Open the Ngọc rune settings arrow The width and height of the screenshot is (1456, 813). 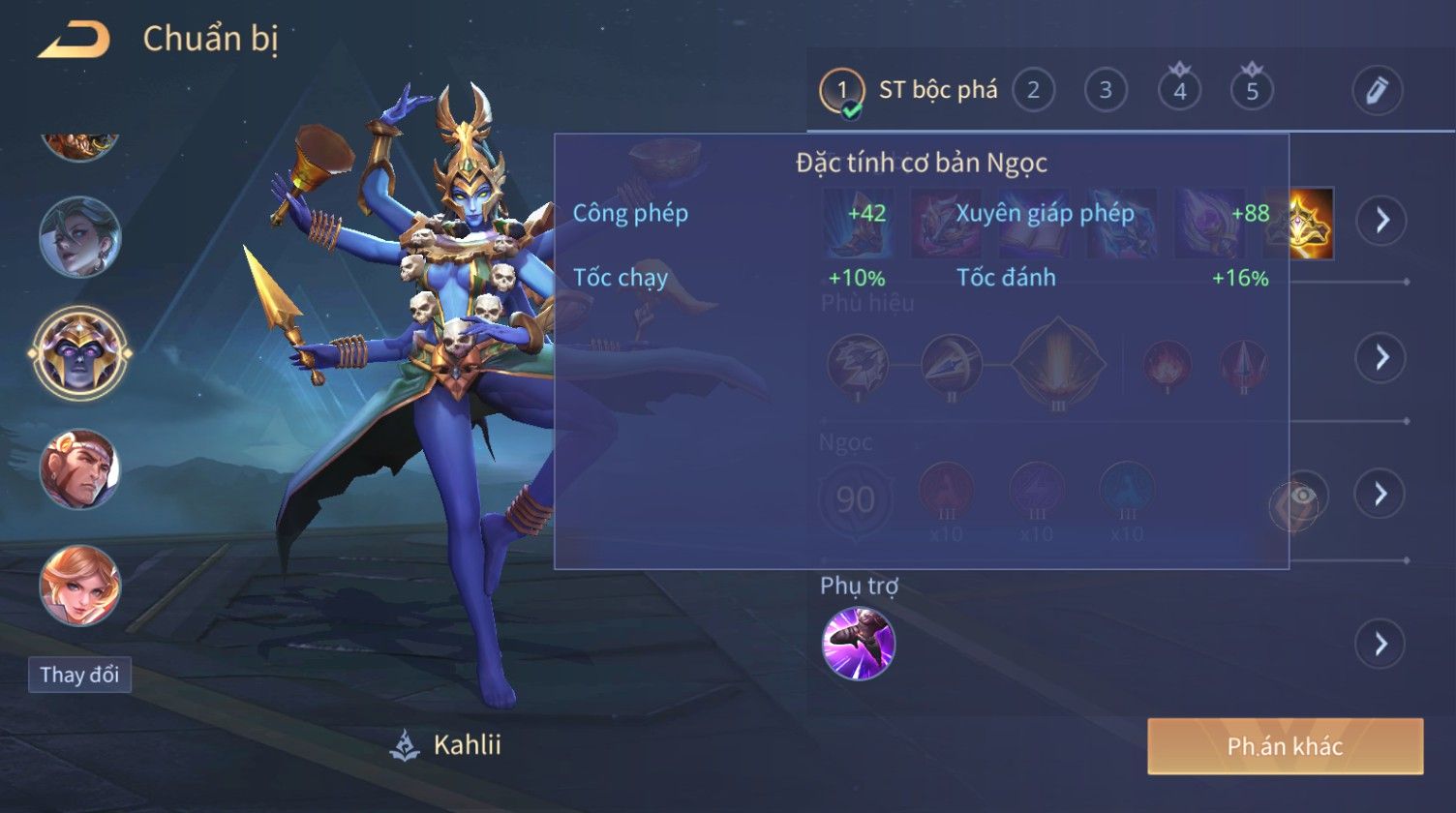[1380, 494]
